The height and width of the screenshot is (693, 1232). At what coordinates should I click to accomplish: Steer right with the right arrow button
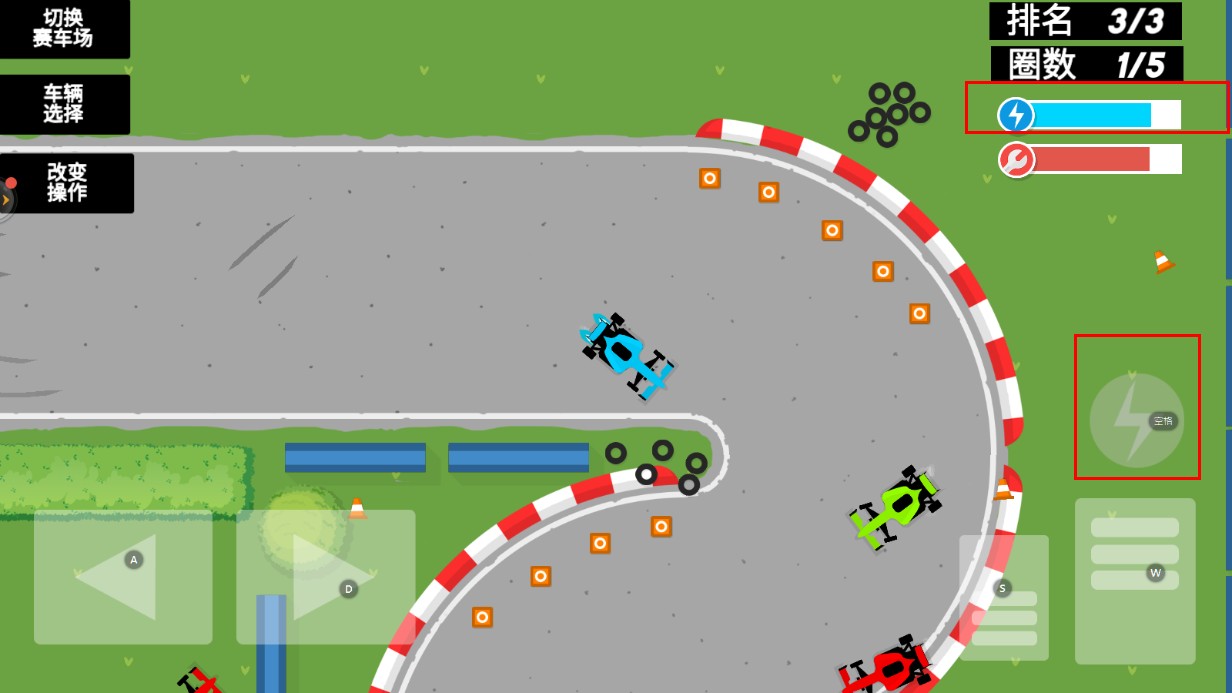[325, 577]
